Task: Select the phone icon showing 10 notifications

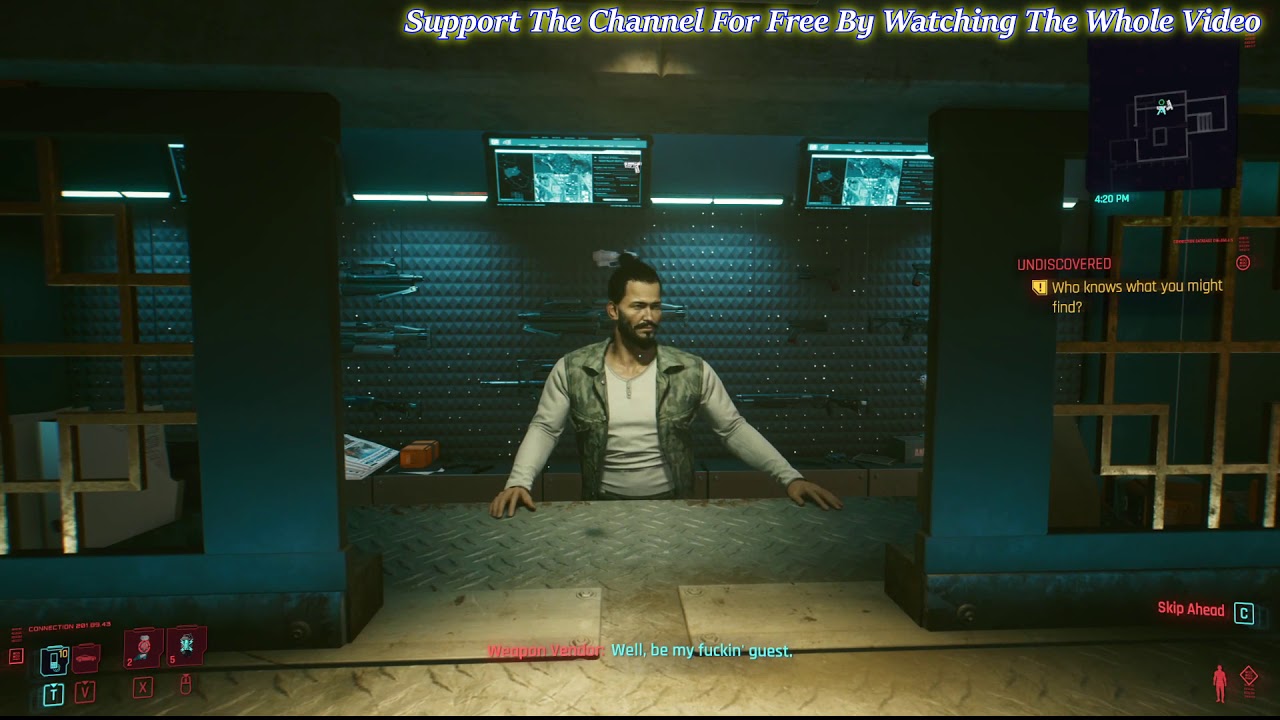Action: click(x=54, y=658)
